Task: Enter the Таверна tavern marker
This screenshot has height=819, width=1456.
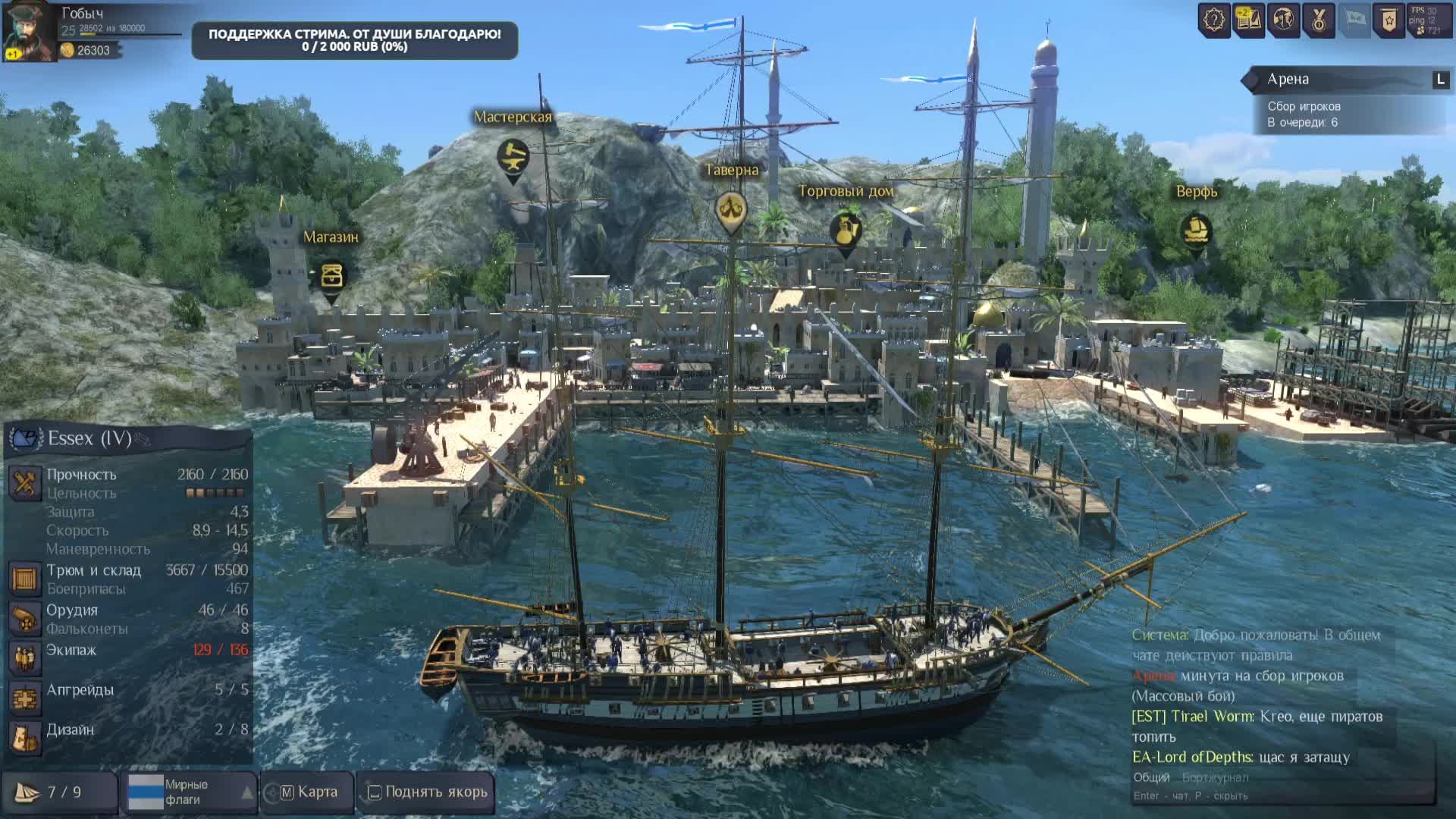Action: tap(731, 209)
